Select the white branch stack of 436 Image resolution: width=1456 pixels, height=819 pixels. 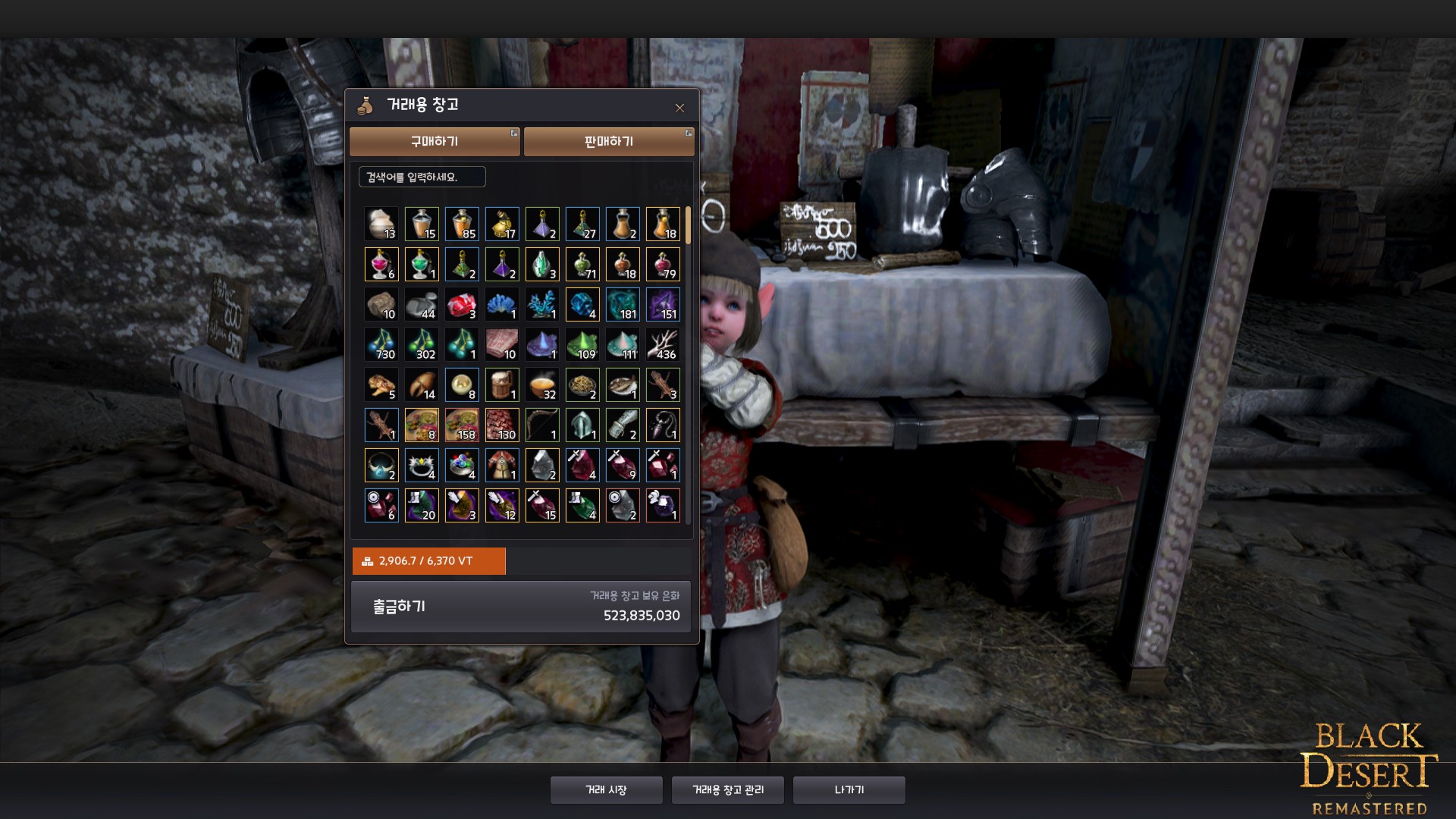point(663,345)
